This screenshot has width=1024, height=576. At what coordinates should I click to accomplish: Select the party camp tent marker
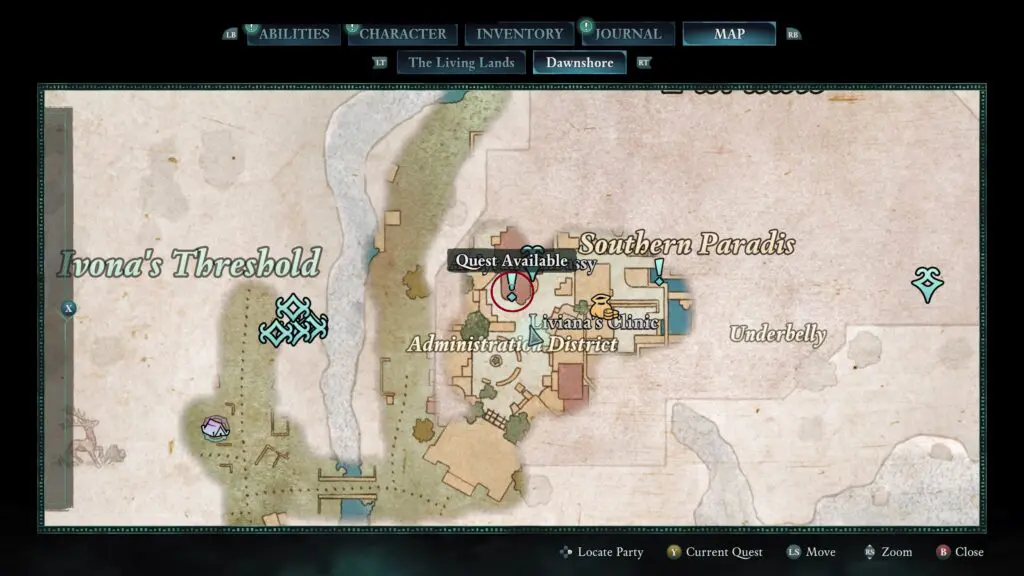(215, 429)
